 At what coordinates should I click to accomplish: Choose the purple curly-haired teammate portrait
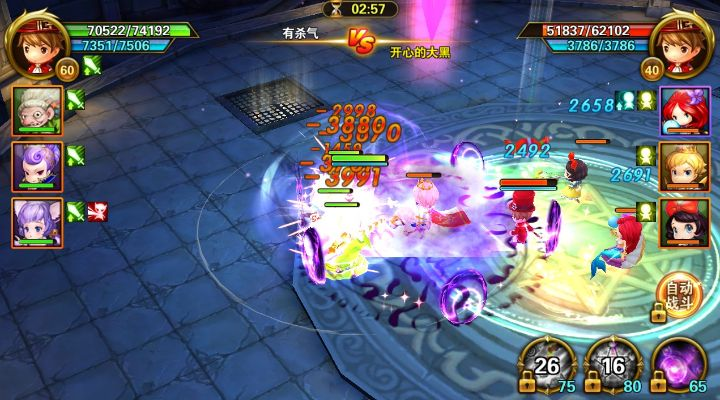pos(38,164)
